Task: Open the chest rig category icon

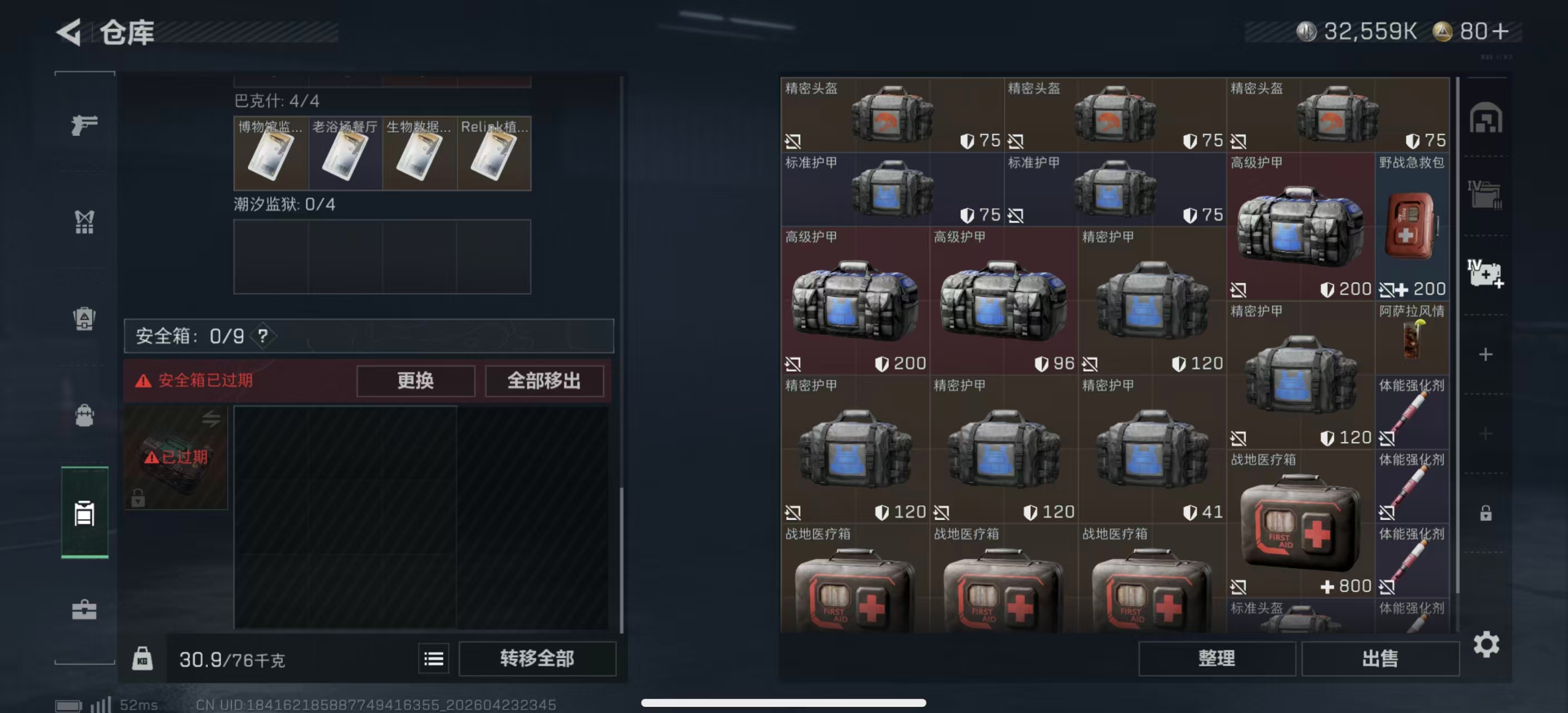Action: click(x=84, y=221)
